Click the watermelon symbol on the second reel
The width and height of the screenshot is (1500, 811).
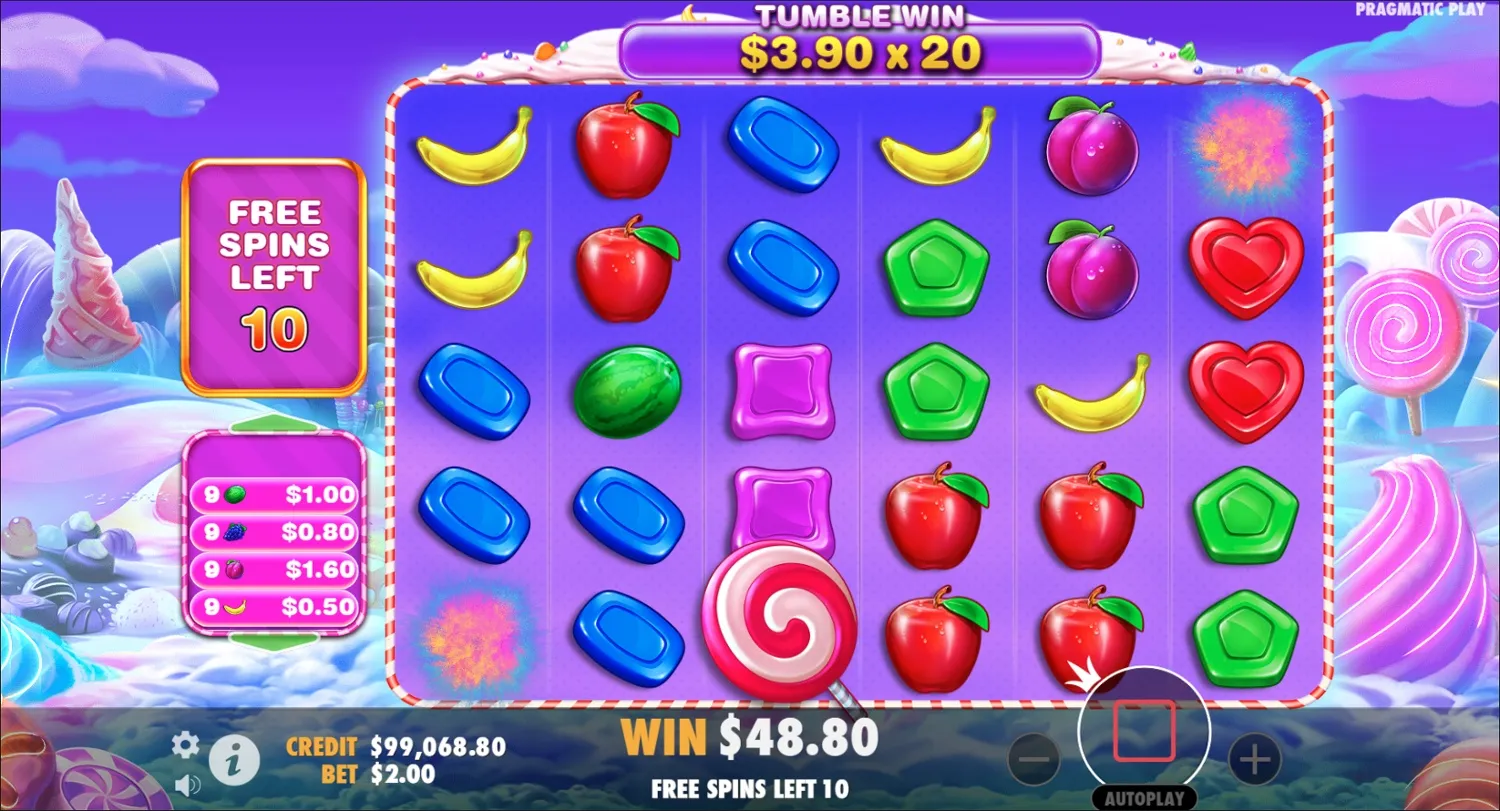pos(628,390)
